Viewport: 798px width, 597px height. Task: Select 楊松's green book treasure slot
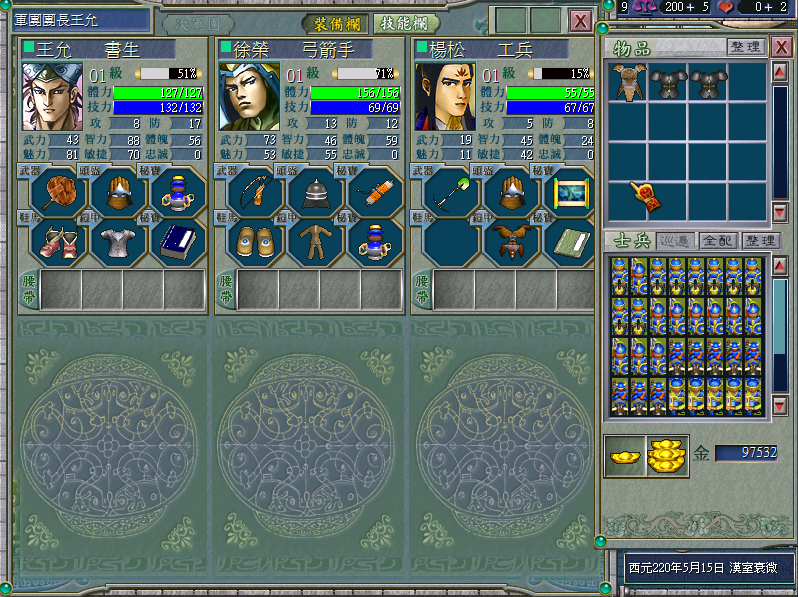pyautogui.click(x=570, y=240)
